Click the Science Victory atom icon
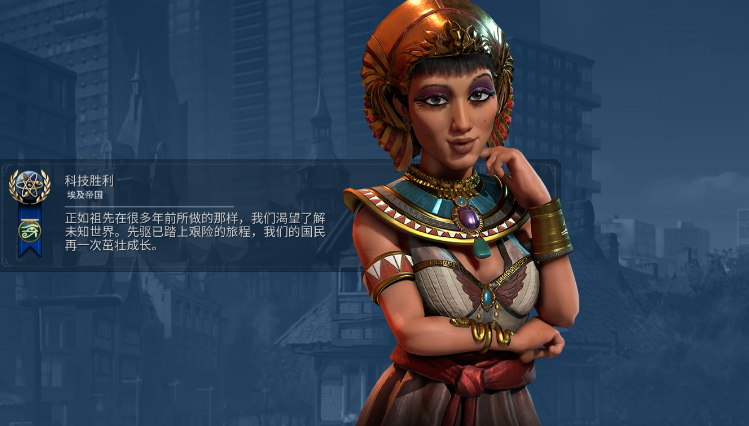749x426 pixels. coord(29,185)
